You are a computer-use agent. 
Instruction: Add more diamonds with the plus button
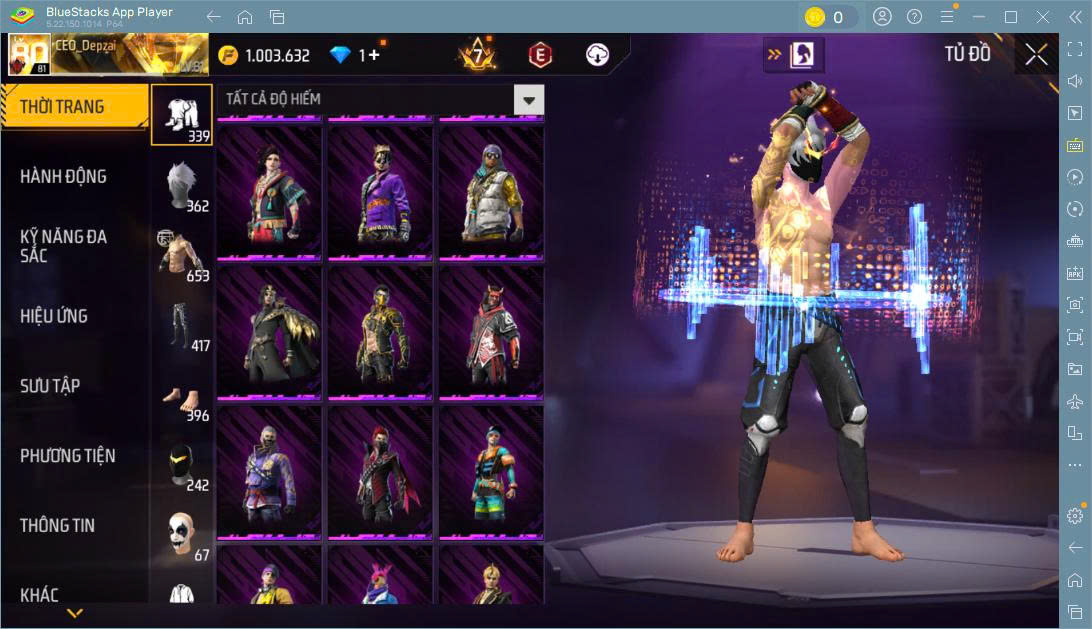tap(375, 55)
